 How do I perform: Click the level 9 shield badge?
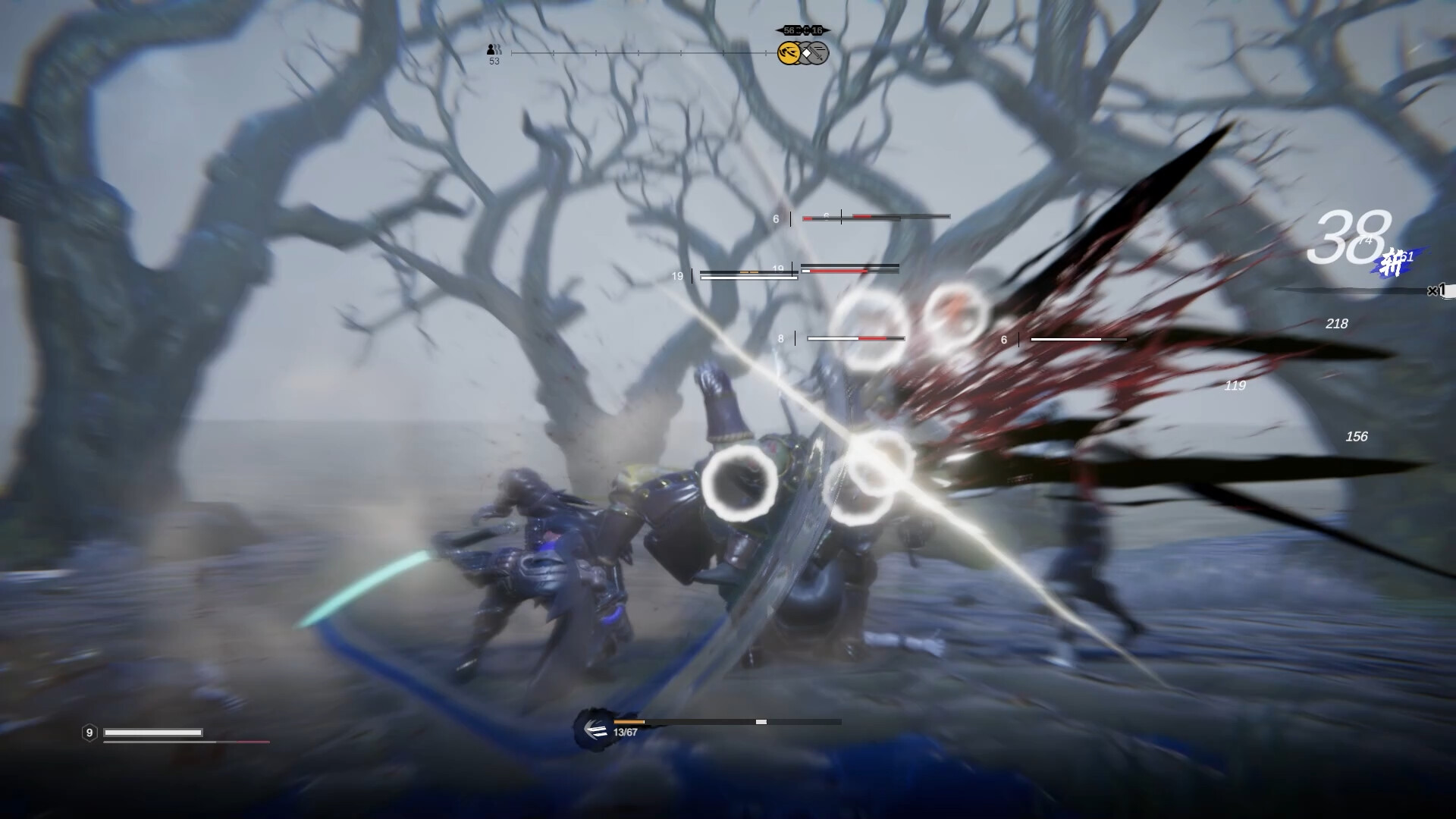(x=90, y=733)
